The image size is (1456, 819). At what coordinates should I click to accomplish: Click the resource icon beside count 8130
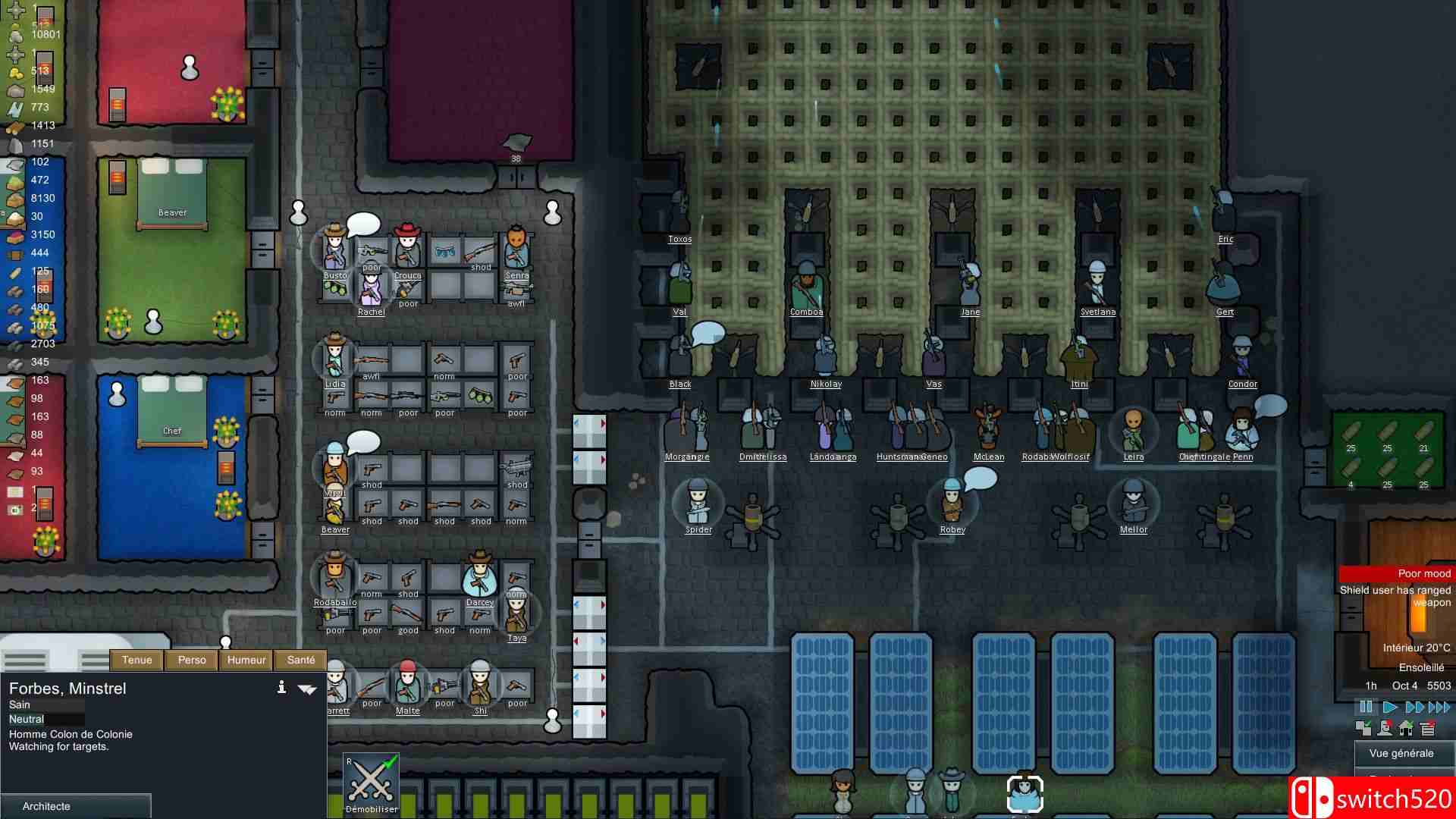tap(14, 198)
